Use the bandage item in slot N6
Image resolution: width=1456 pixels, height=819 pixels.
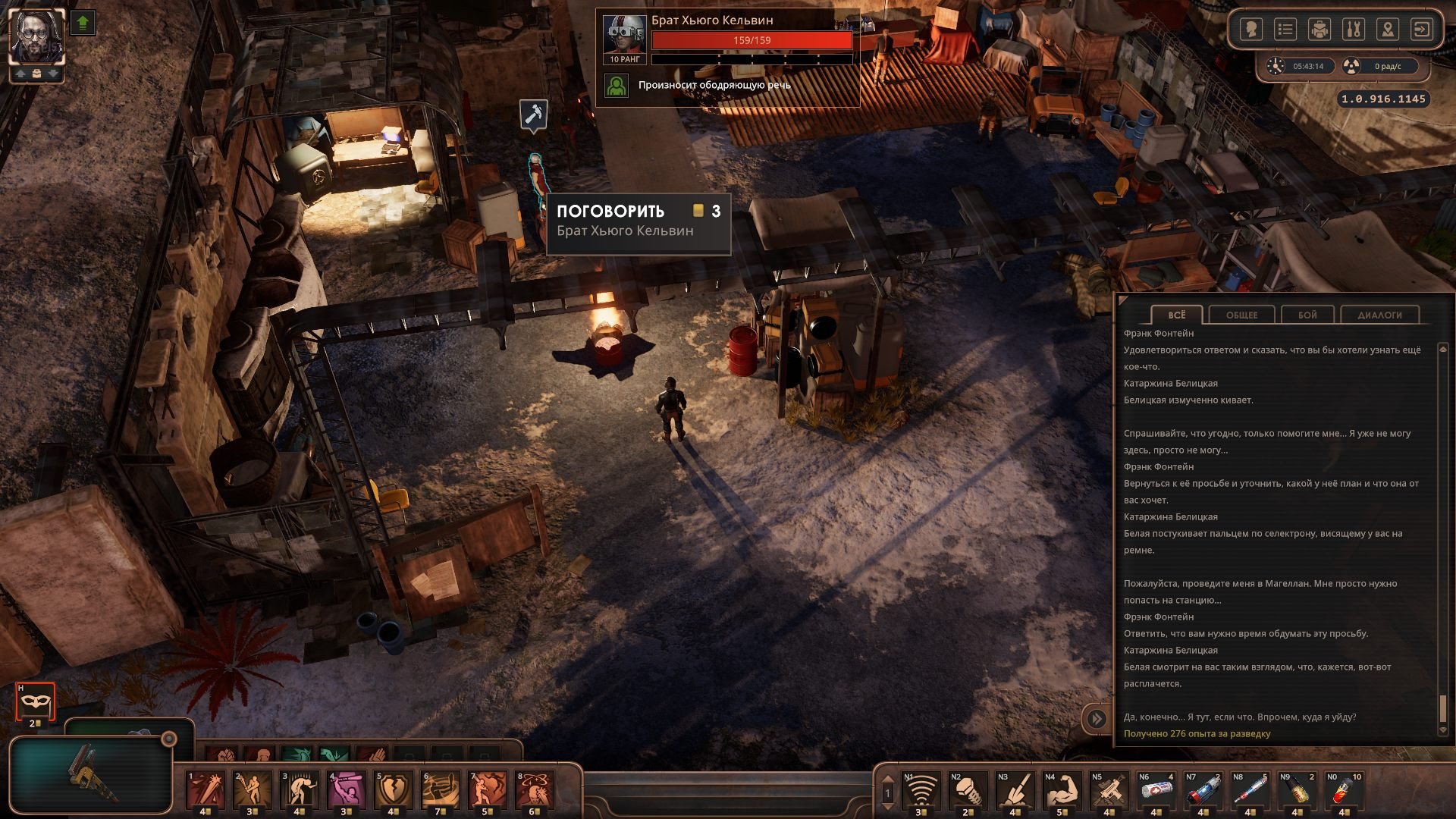coord(1156,791)
